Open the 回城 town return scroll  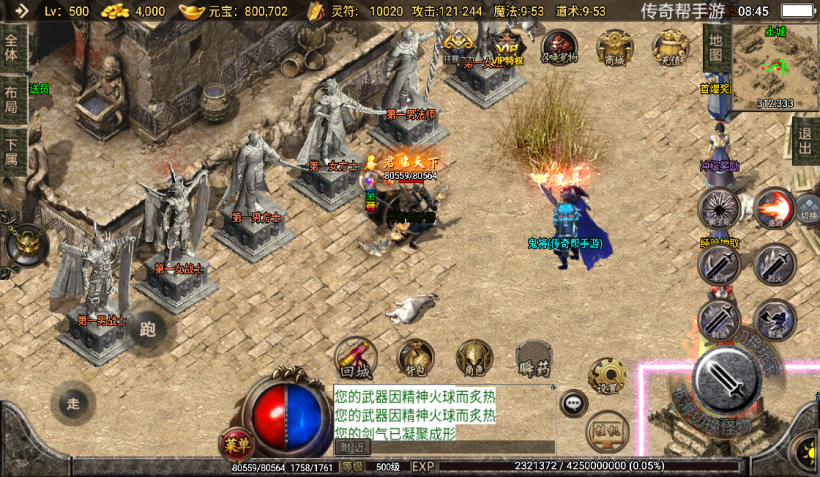click(x=355, y=356)
